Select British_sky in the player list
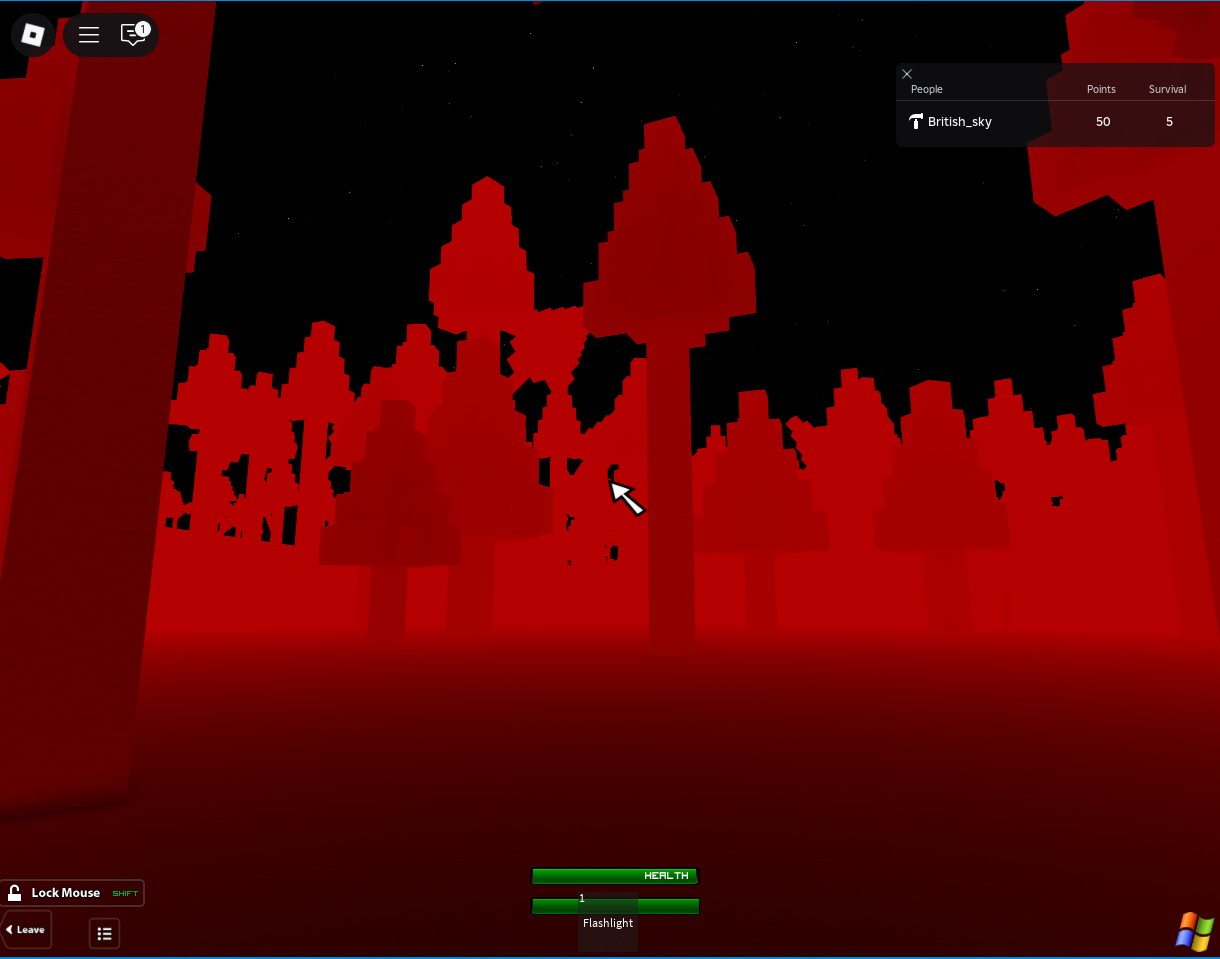Viewport: 1220px width, 959px height. coord(959,122)
